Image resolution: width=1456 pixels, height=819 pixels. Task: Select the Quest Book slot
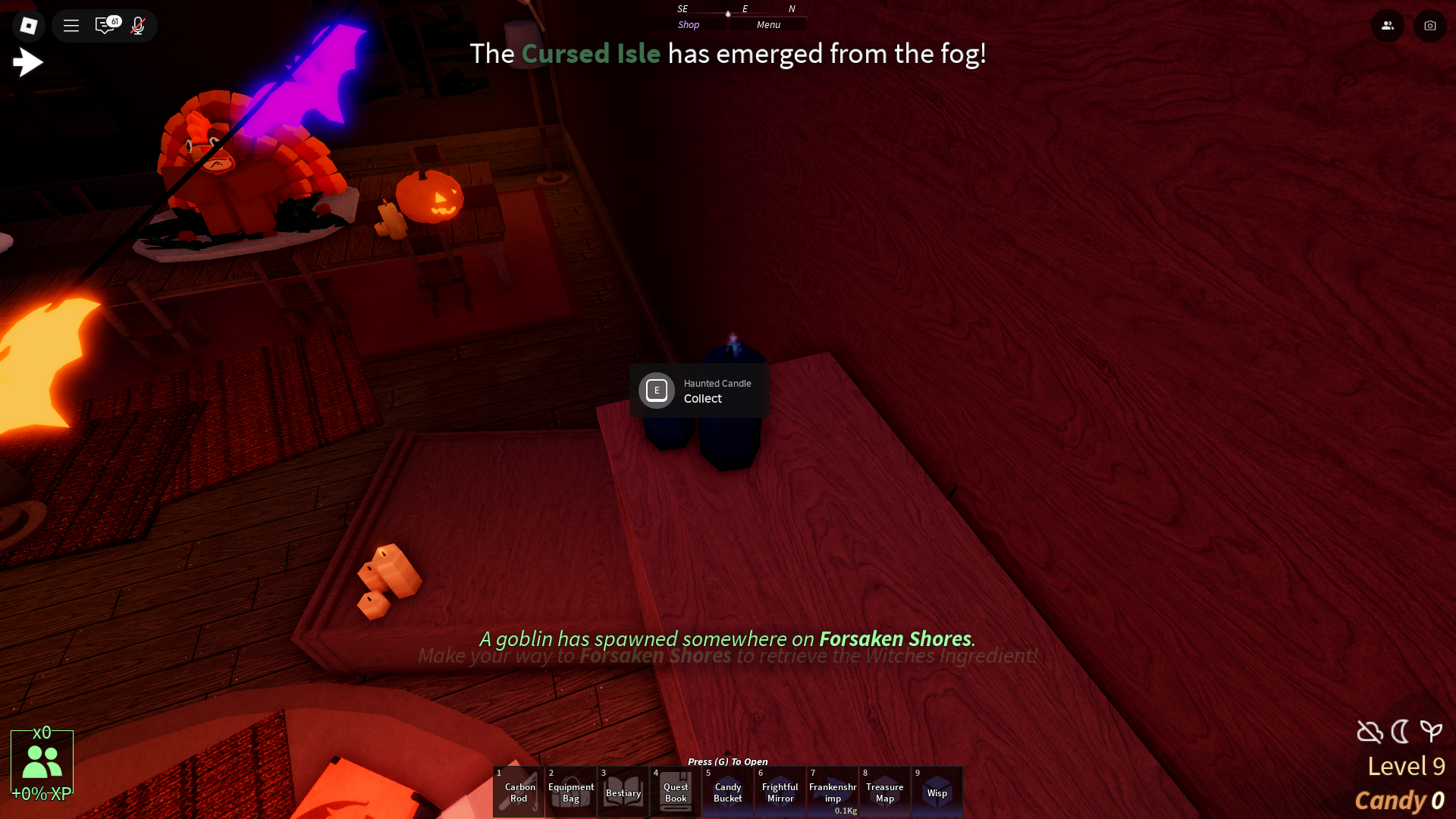tap(676, 792)
